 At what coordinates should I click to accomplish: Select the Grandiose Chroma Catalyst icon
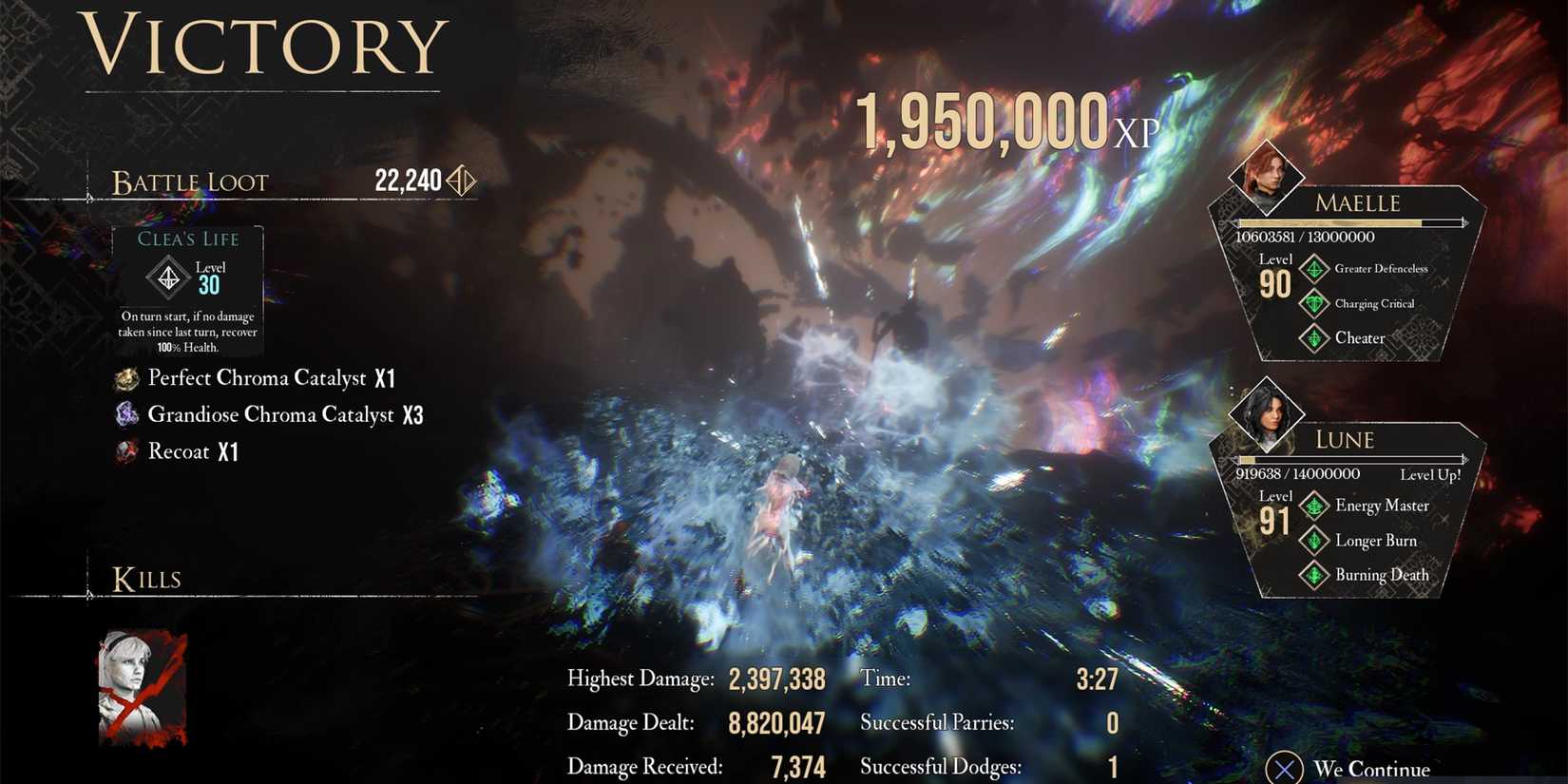coord(127,414)
